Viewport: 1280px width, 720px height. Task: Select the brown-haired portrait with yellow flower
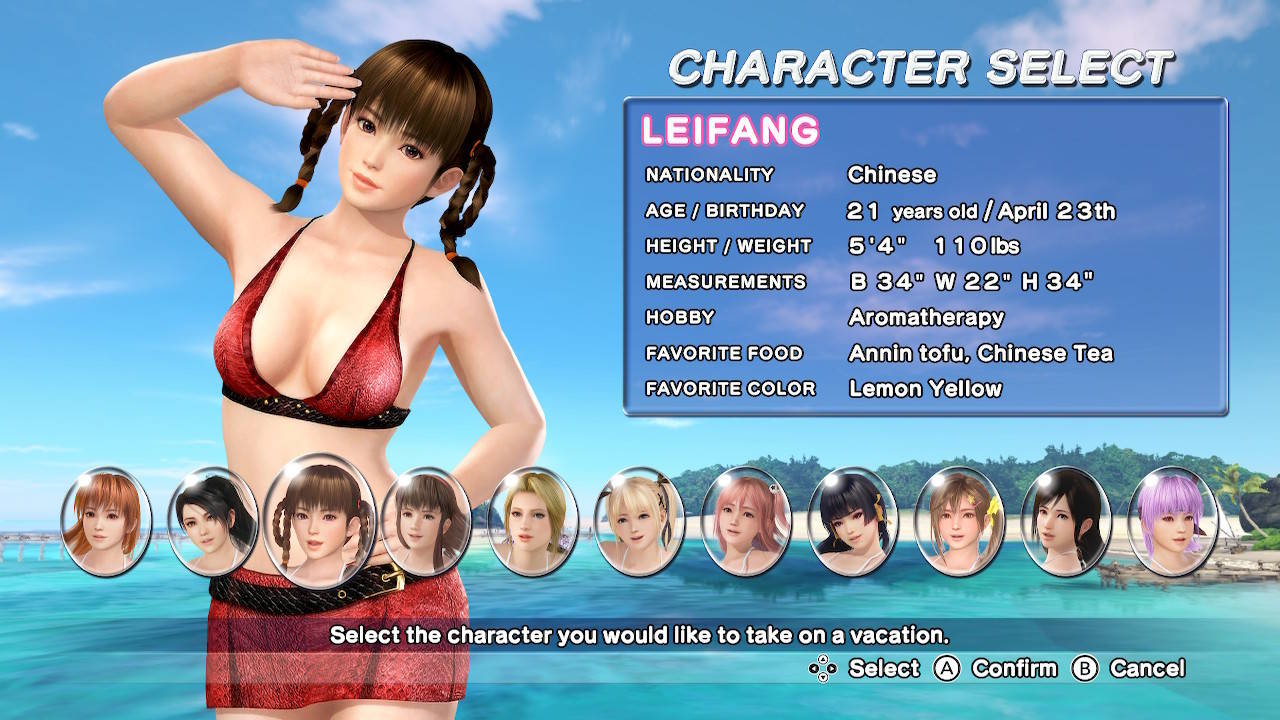point(959,521)
